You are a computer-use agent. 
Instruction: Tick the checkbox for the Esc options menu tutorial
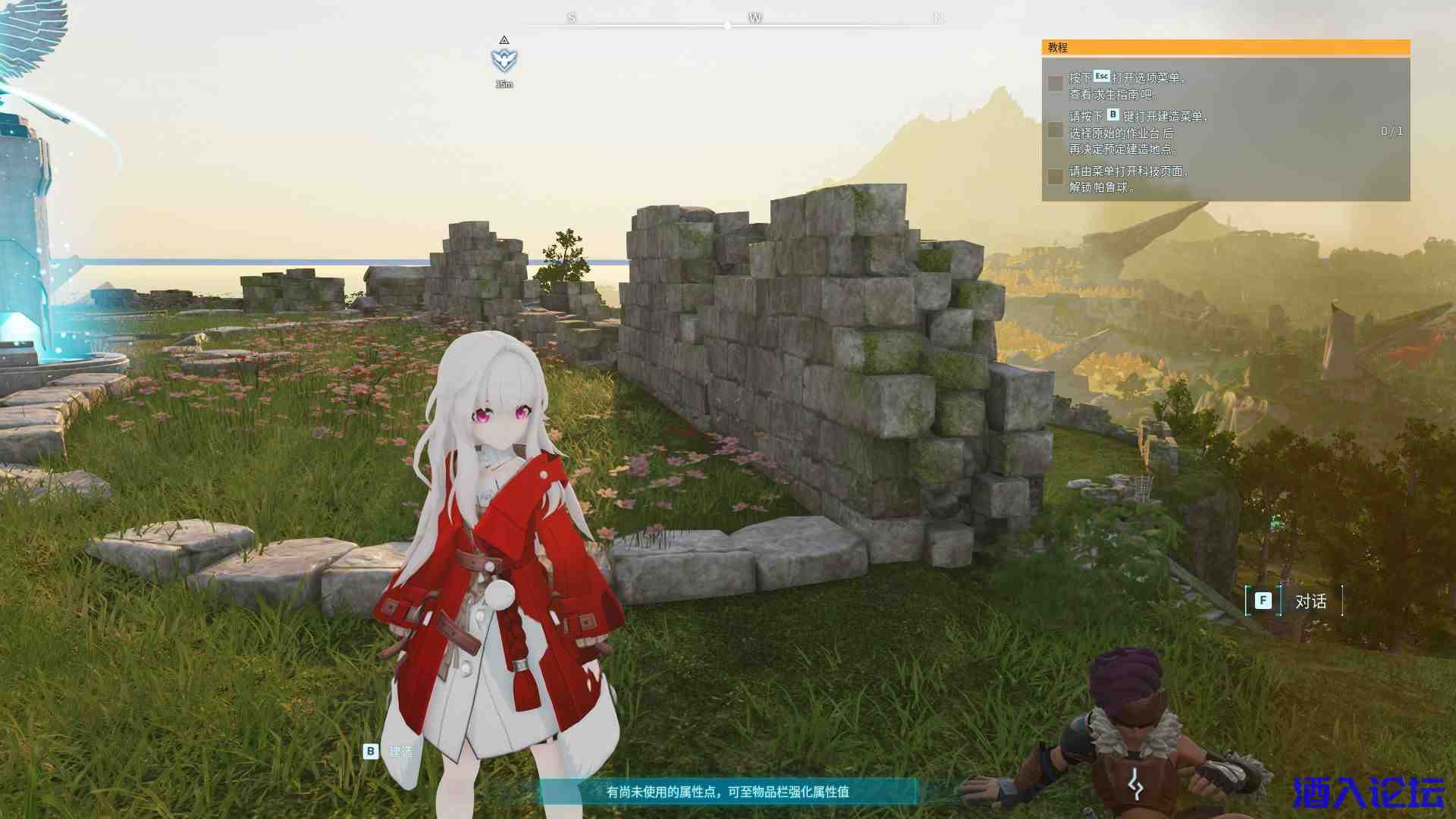(1055, 83)
